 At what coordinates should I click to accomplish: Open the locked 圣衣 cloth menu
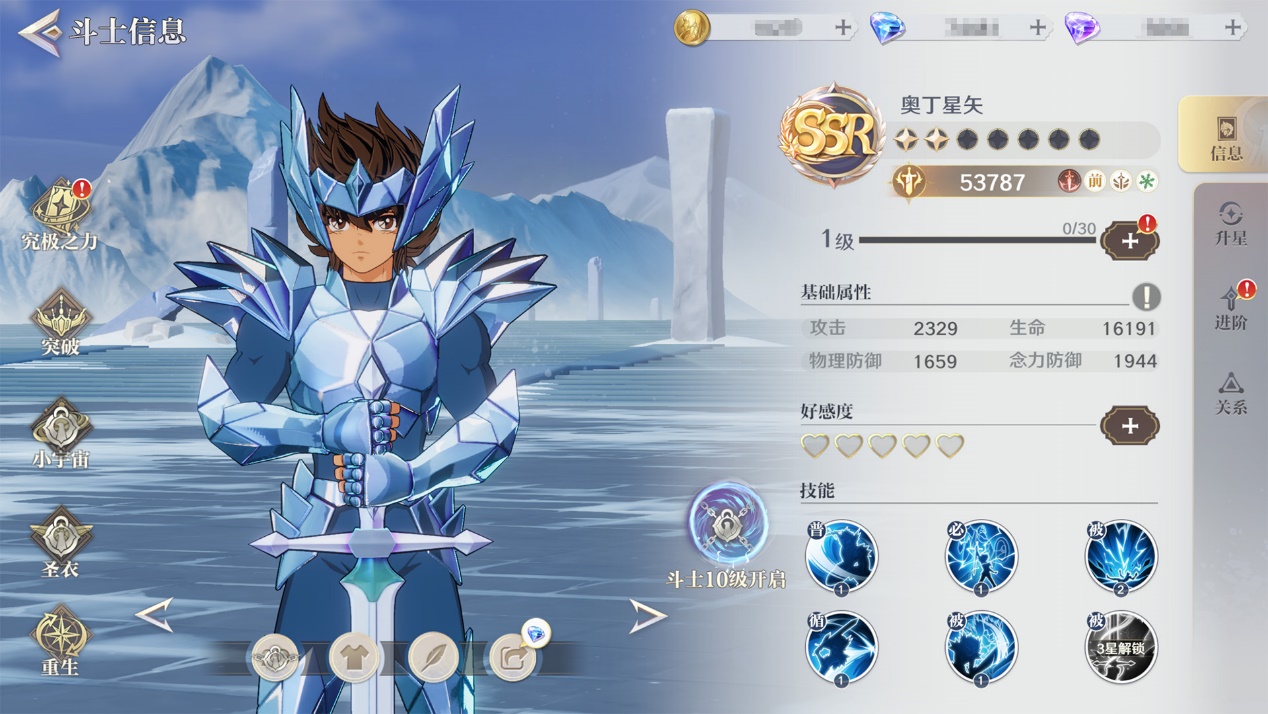coord(60,542)
